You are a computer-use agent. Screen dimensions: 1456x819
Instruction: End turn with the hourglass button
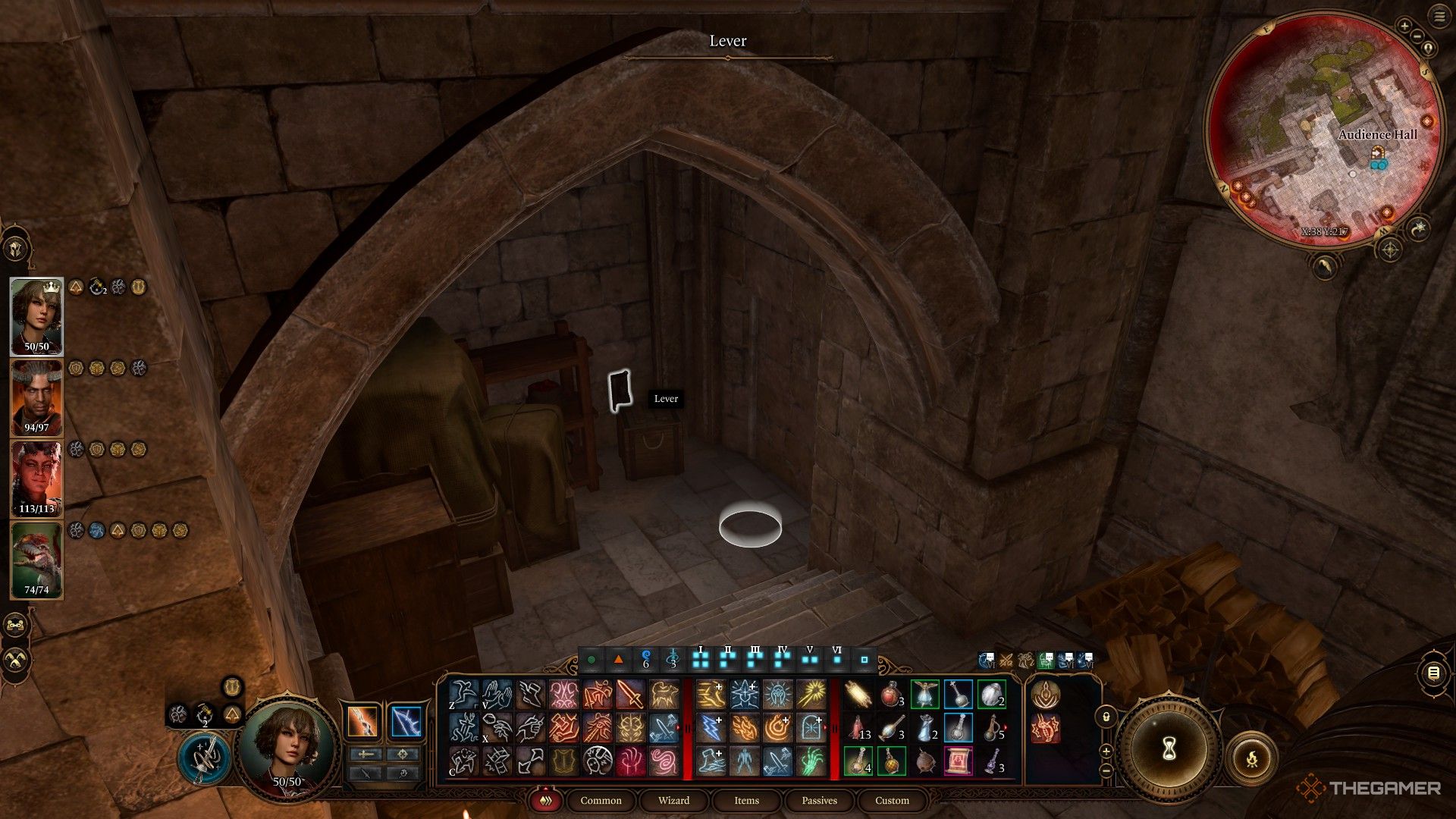click(1169, 749)
